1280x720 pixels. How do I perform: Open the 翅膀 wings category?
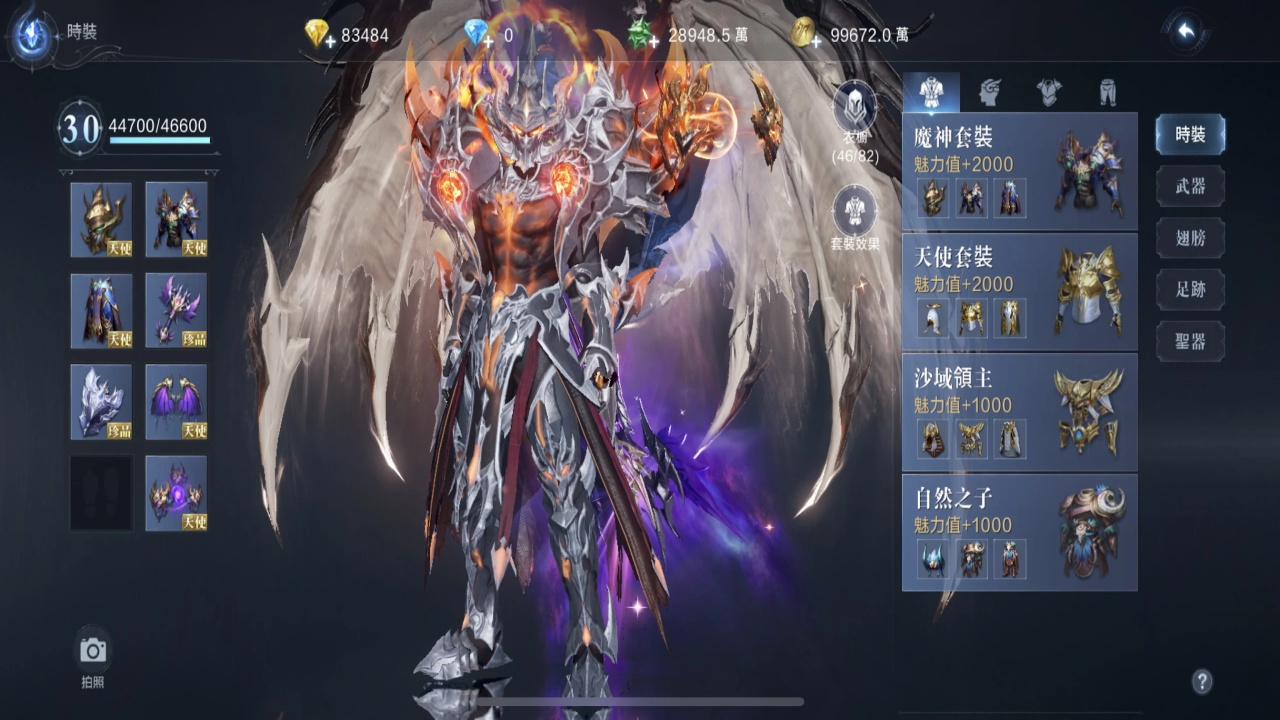(x=1190, y=238)
